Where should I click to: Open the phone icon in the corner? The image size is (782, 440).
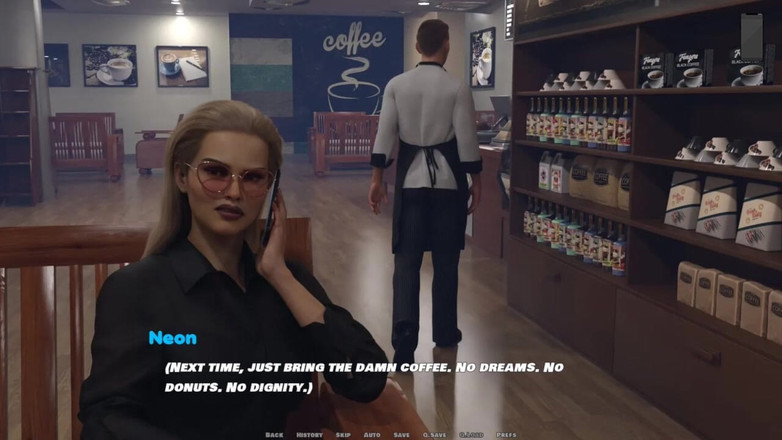752,37
